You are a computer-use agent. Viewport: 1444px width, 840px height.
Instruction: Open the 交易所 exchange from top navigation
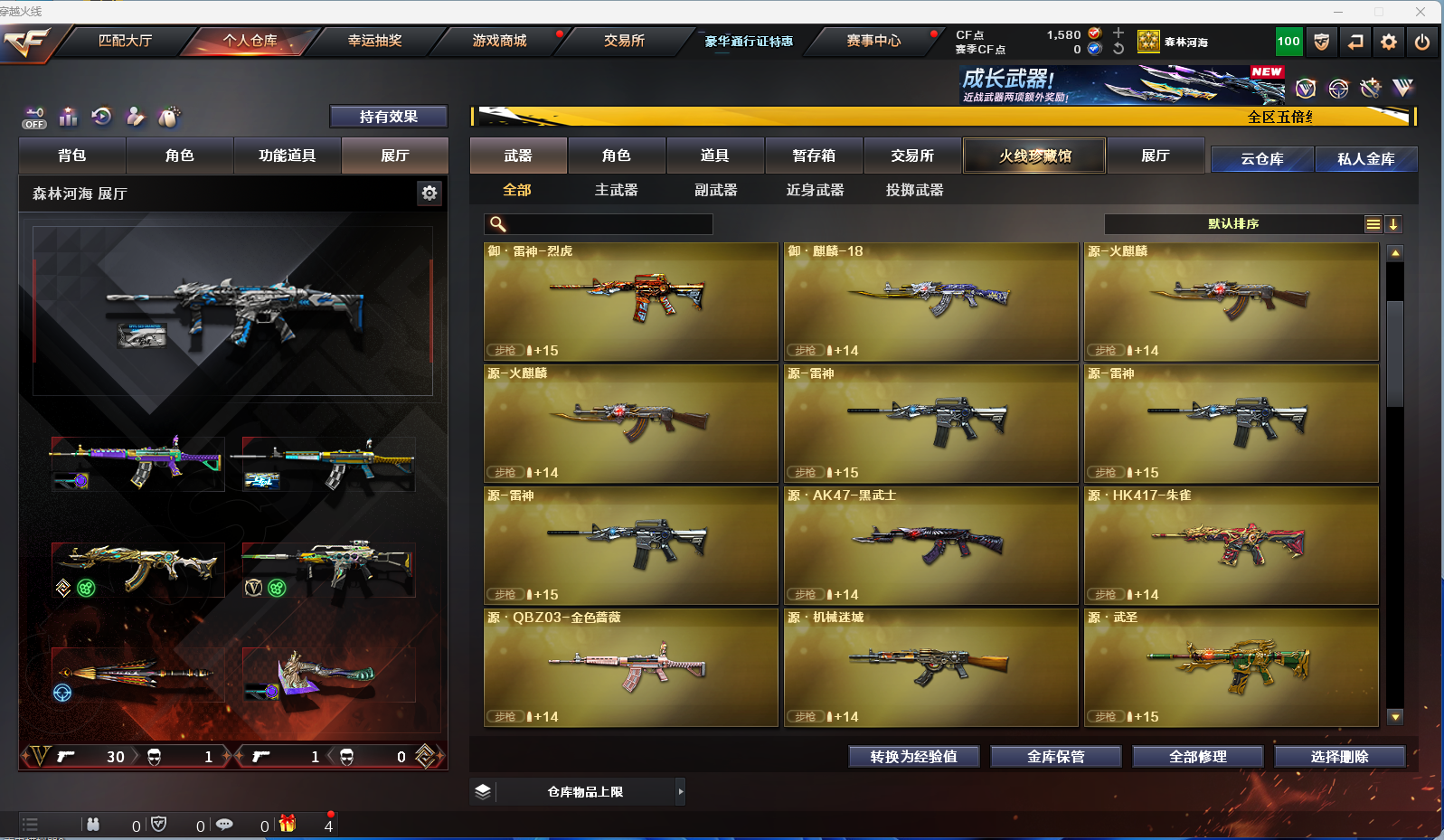(x=624, y=41)
